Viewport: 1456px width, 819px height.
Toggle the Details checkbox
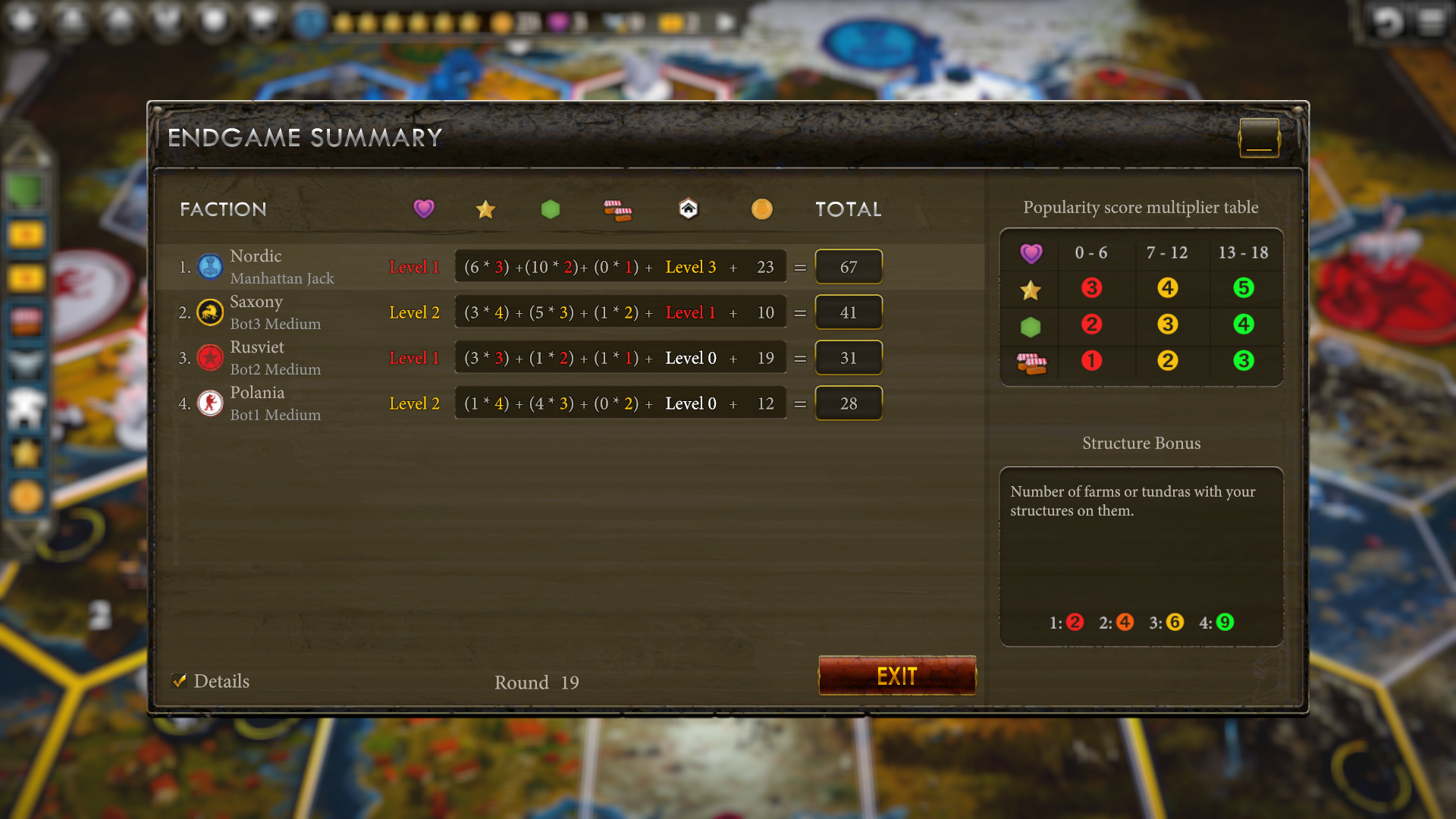[180, 681]
